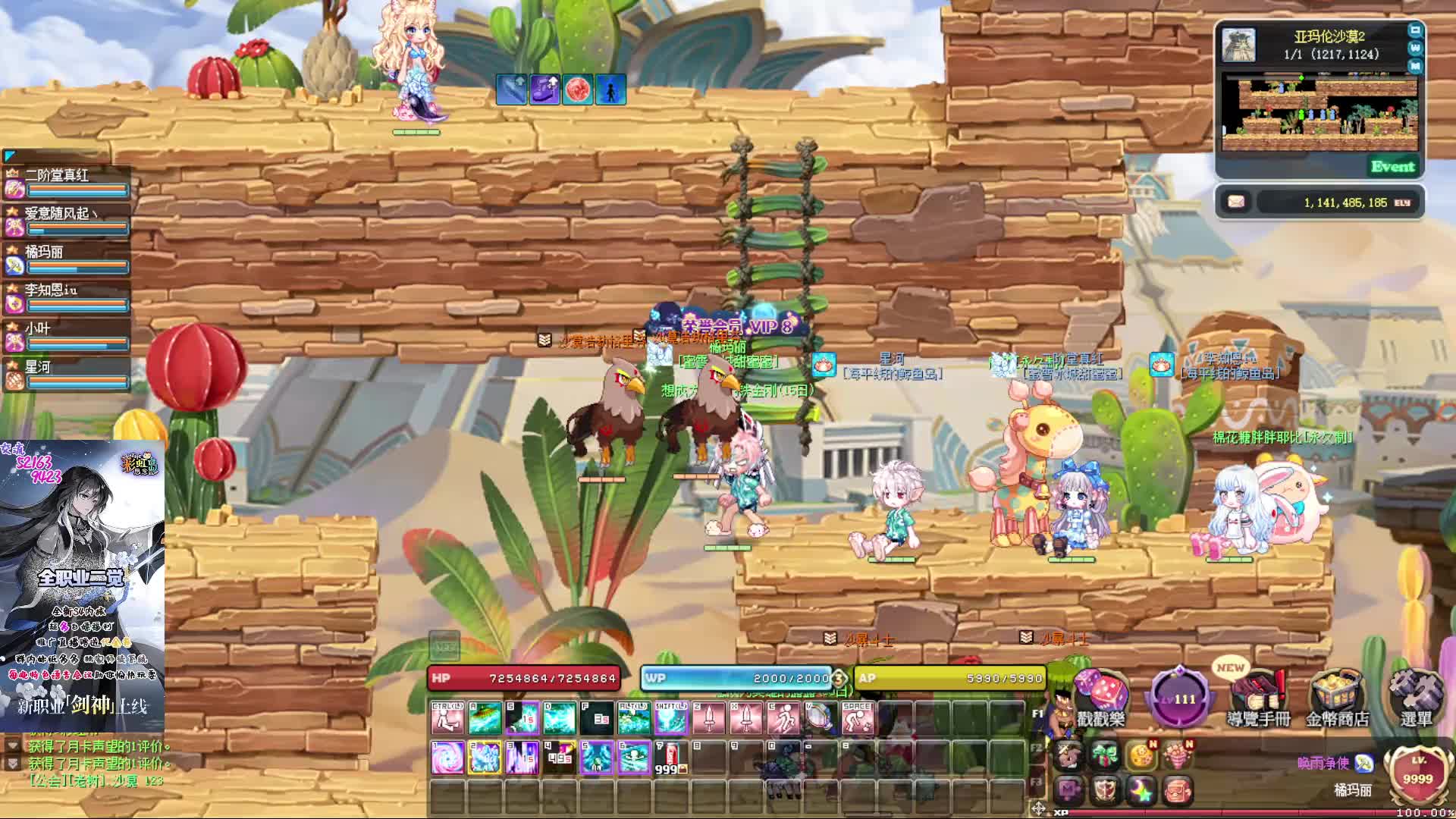Image resolution: width=1456 pixels, height=819 pixels.
Task: Click the moon and star icon
Action: [x=1141, y=791]
